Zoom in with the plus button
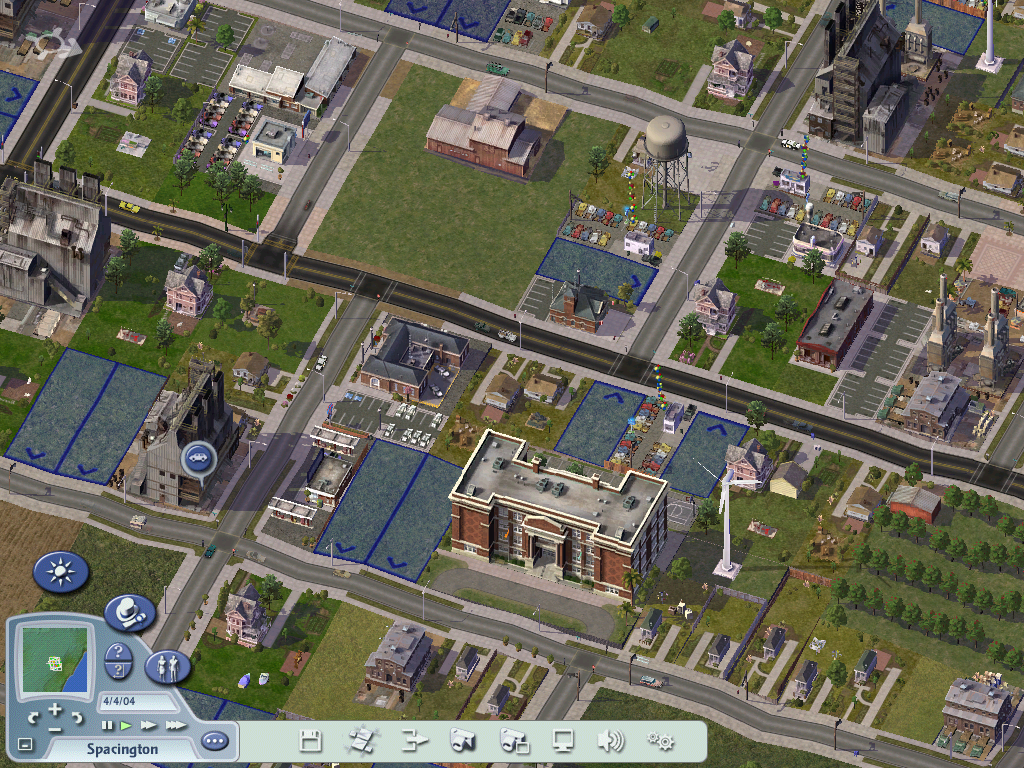This screenshot has height=768, width=1024. pos(54,710)
